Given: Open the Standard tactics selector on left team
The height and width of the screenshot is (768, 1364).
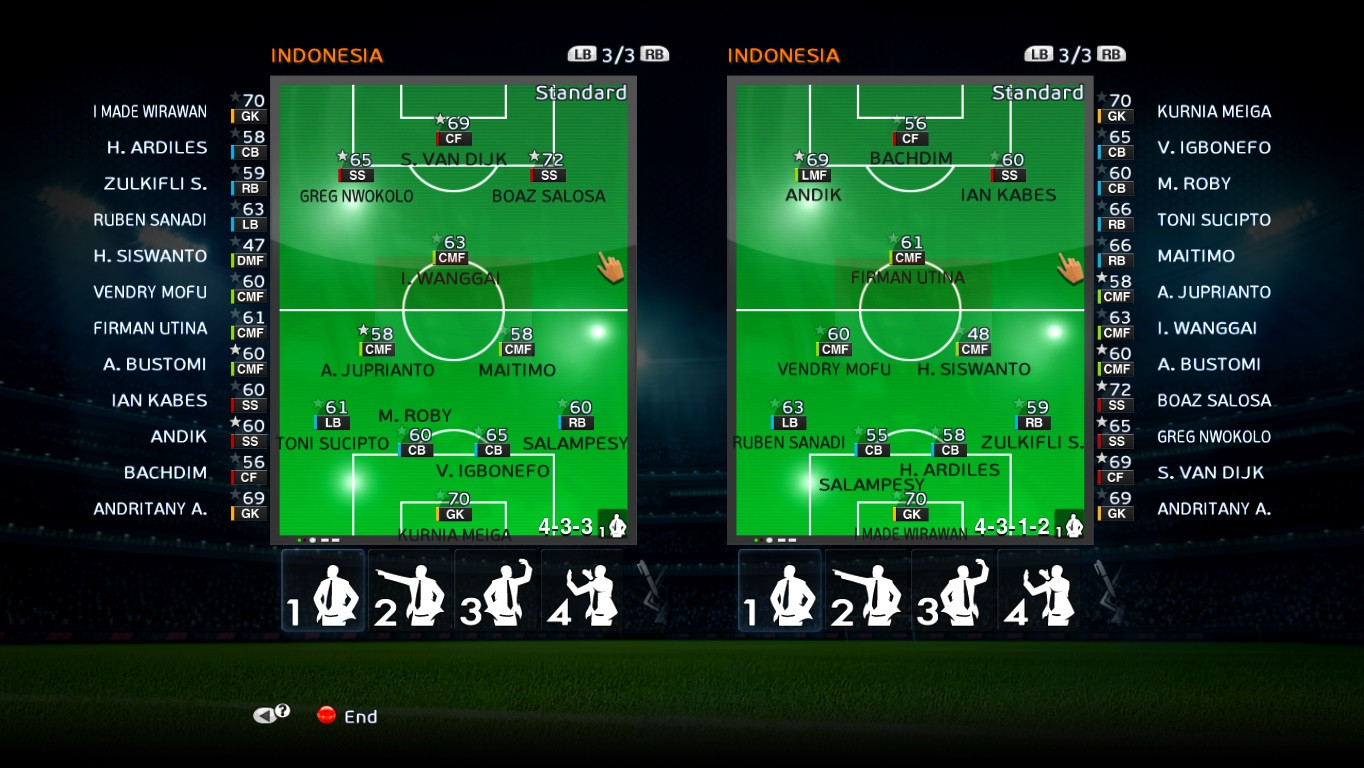Looking at the screenshot, I should coord(581,91).
